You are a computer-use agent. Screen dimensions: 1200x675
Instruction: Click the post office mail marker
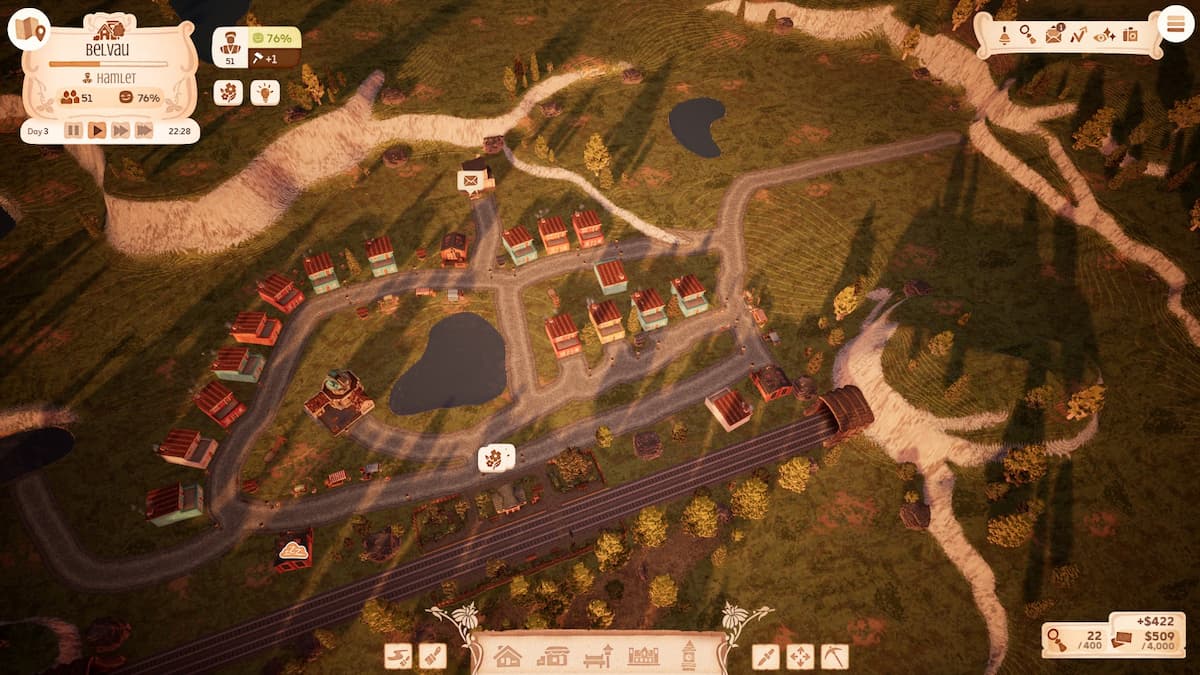pos(469,181)
